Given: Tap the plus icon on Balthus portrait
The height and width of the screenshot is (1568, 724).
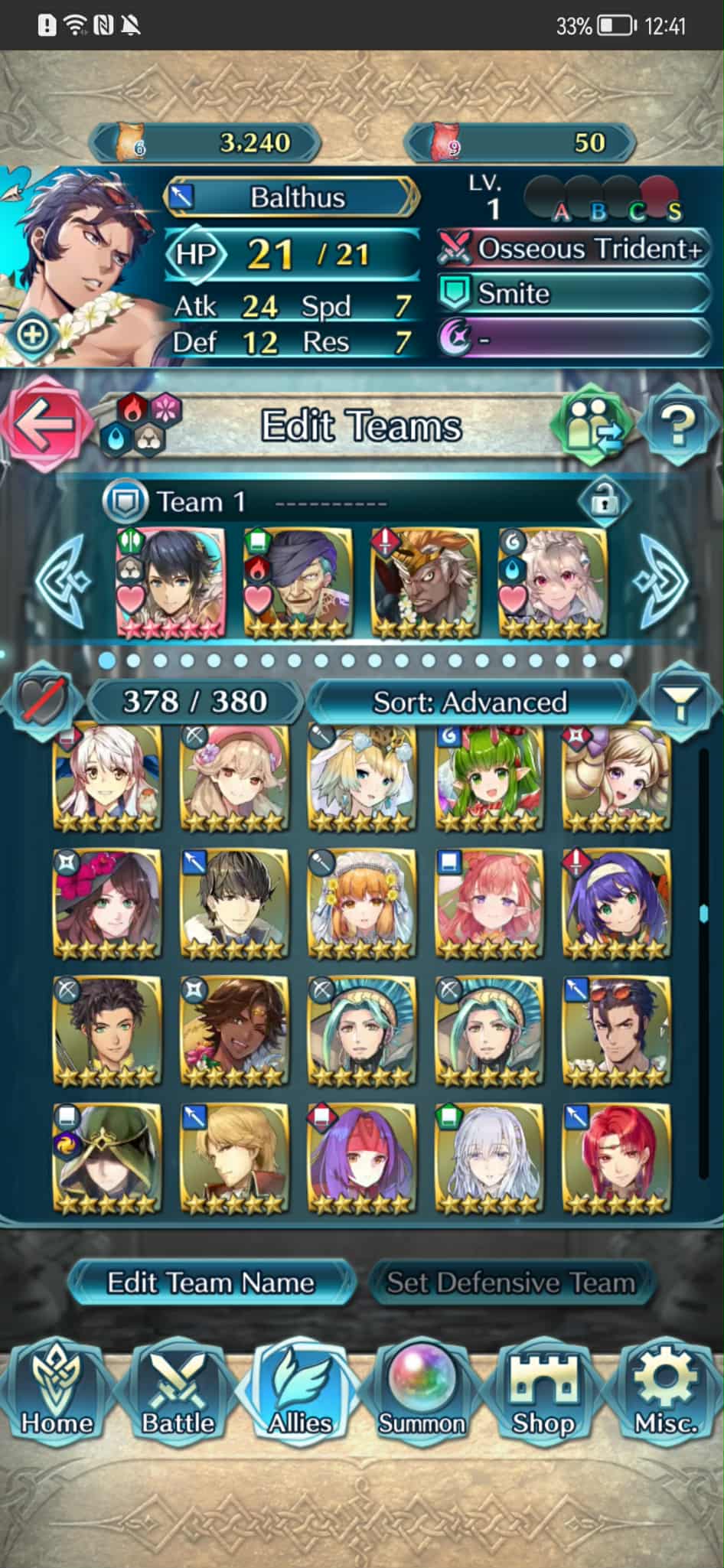Looking at the screenshot, I should coord(32,334).
